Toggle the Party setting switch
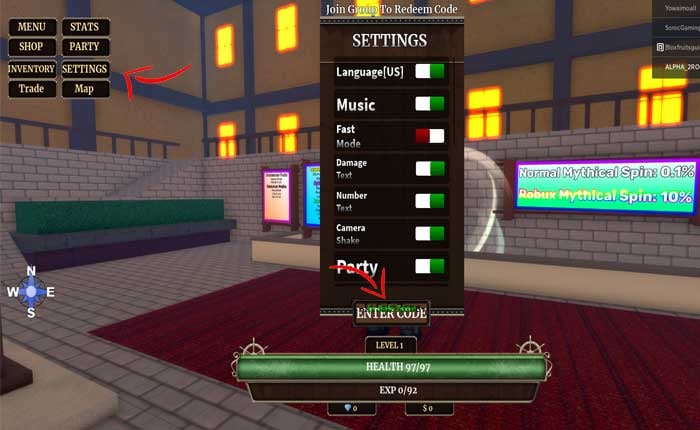Viewport: 700px width, 430px height. pos(430,267)
